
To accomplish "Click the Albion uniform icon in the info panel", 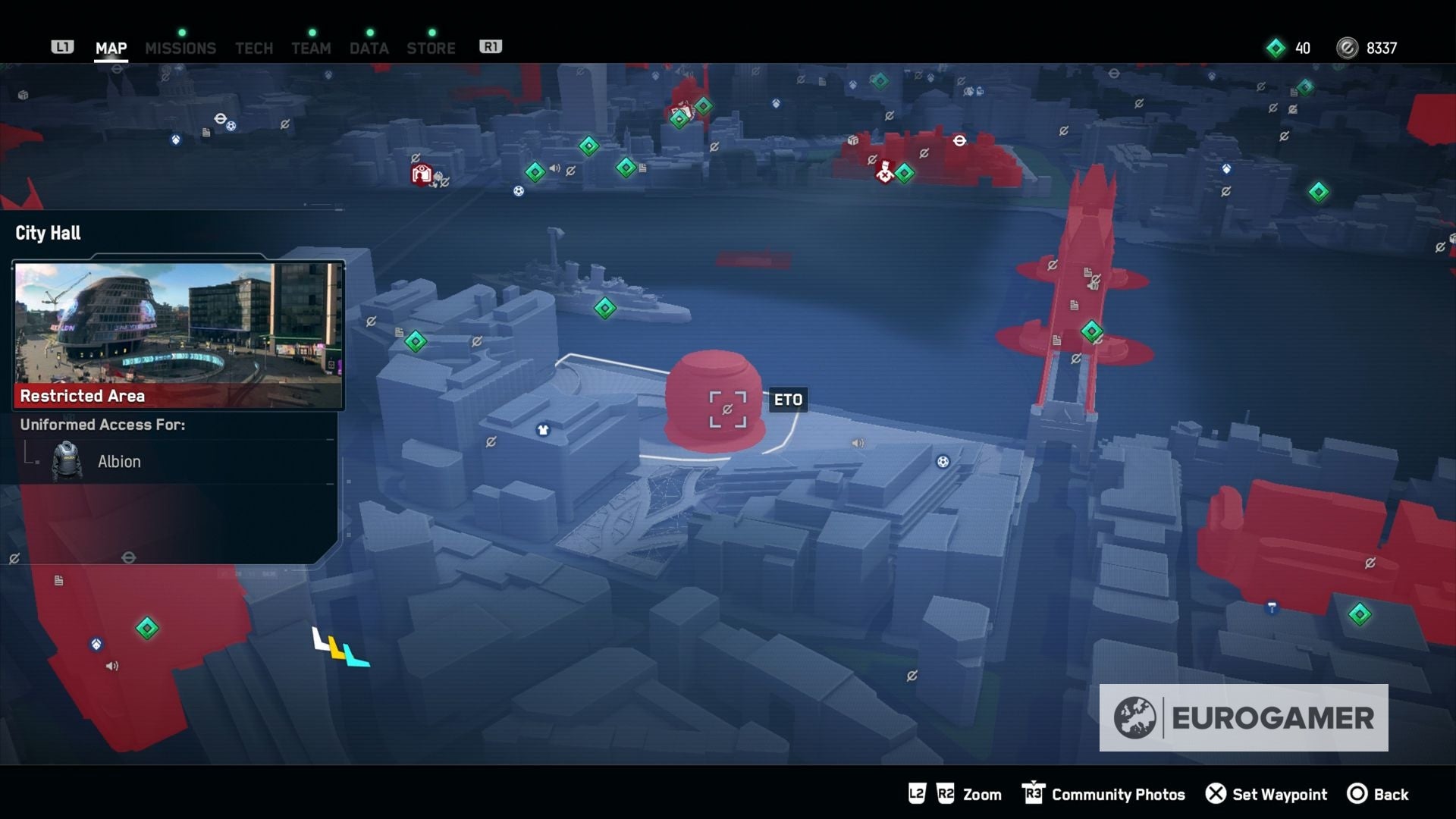I will pyautogui.click(x=67, y=461).
